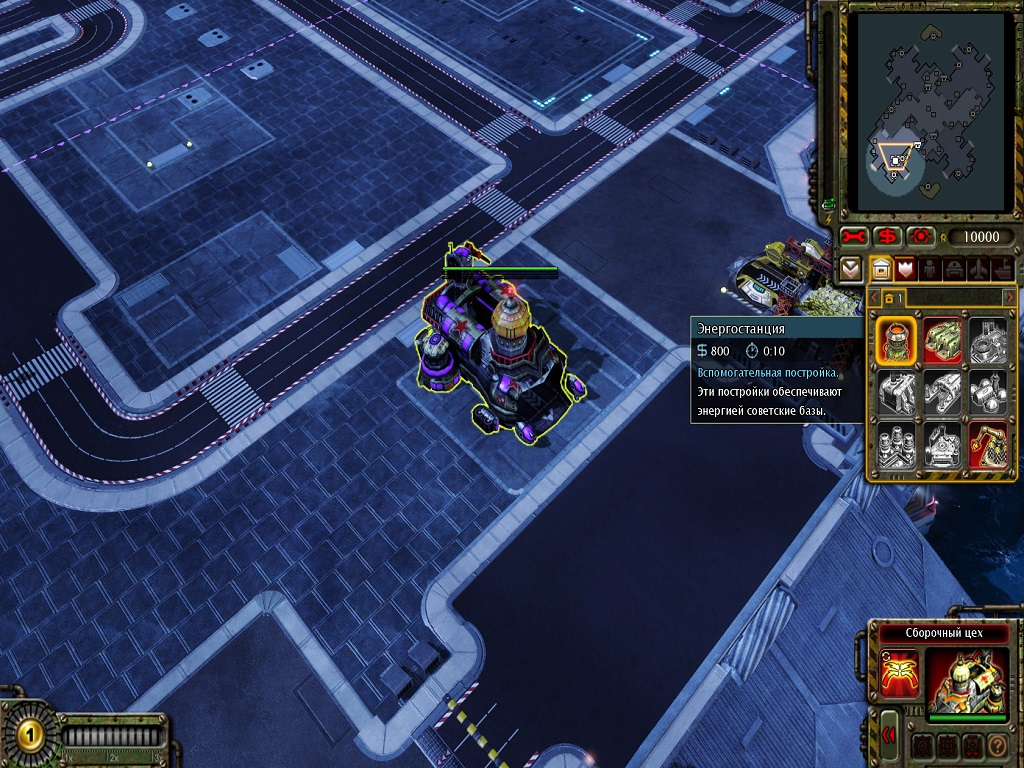This screenshot has height=768, width=1024.
Task: Go to previous build queue page arrow
Action: pos(872,297)
